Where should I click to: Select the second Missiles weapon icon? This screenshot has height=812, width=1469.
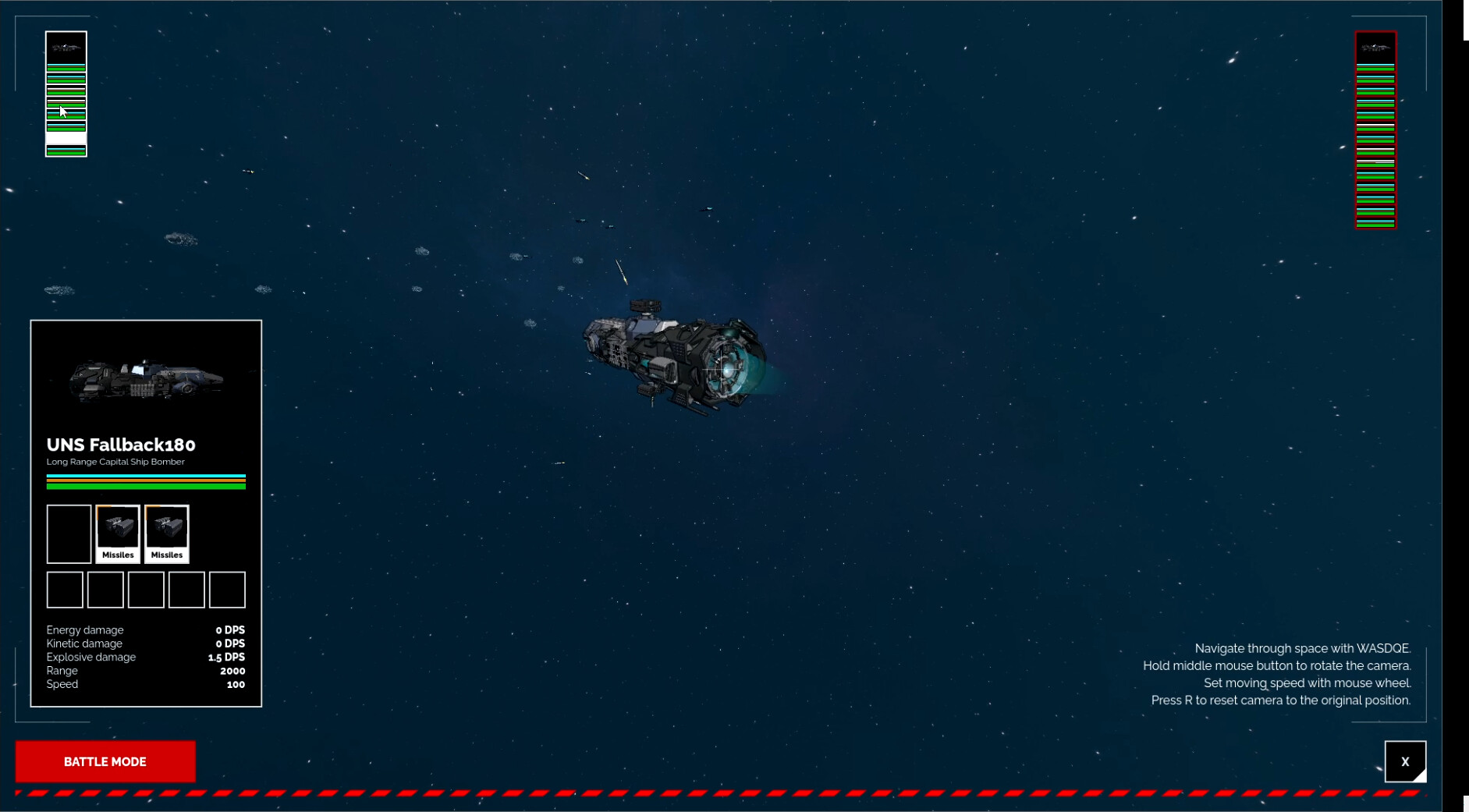click(167, 533)
